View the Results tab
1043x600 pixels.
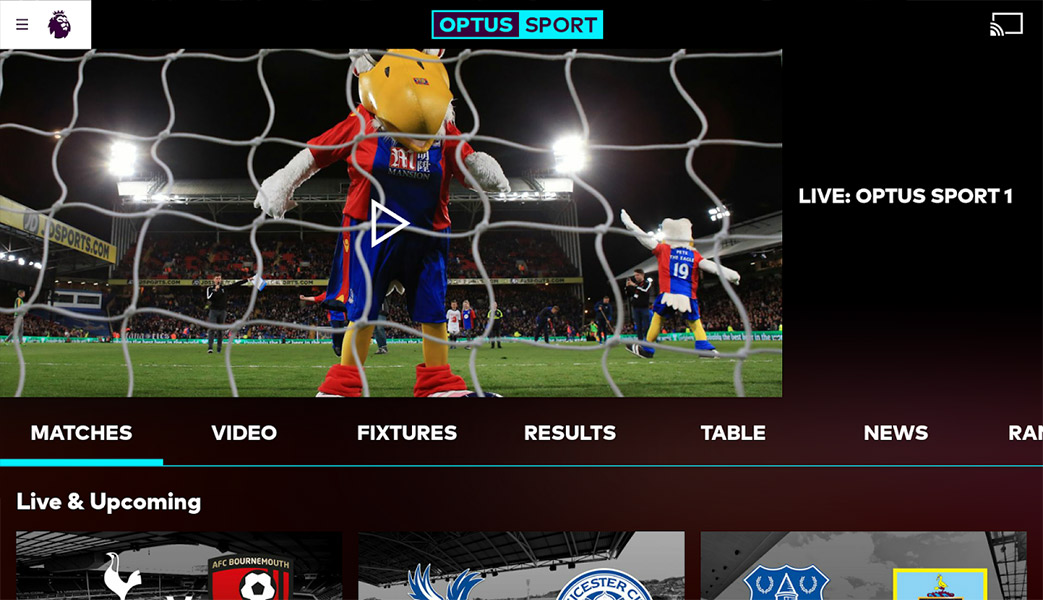click(570, 433)
